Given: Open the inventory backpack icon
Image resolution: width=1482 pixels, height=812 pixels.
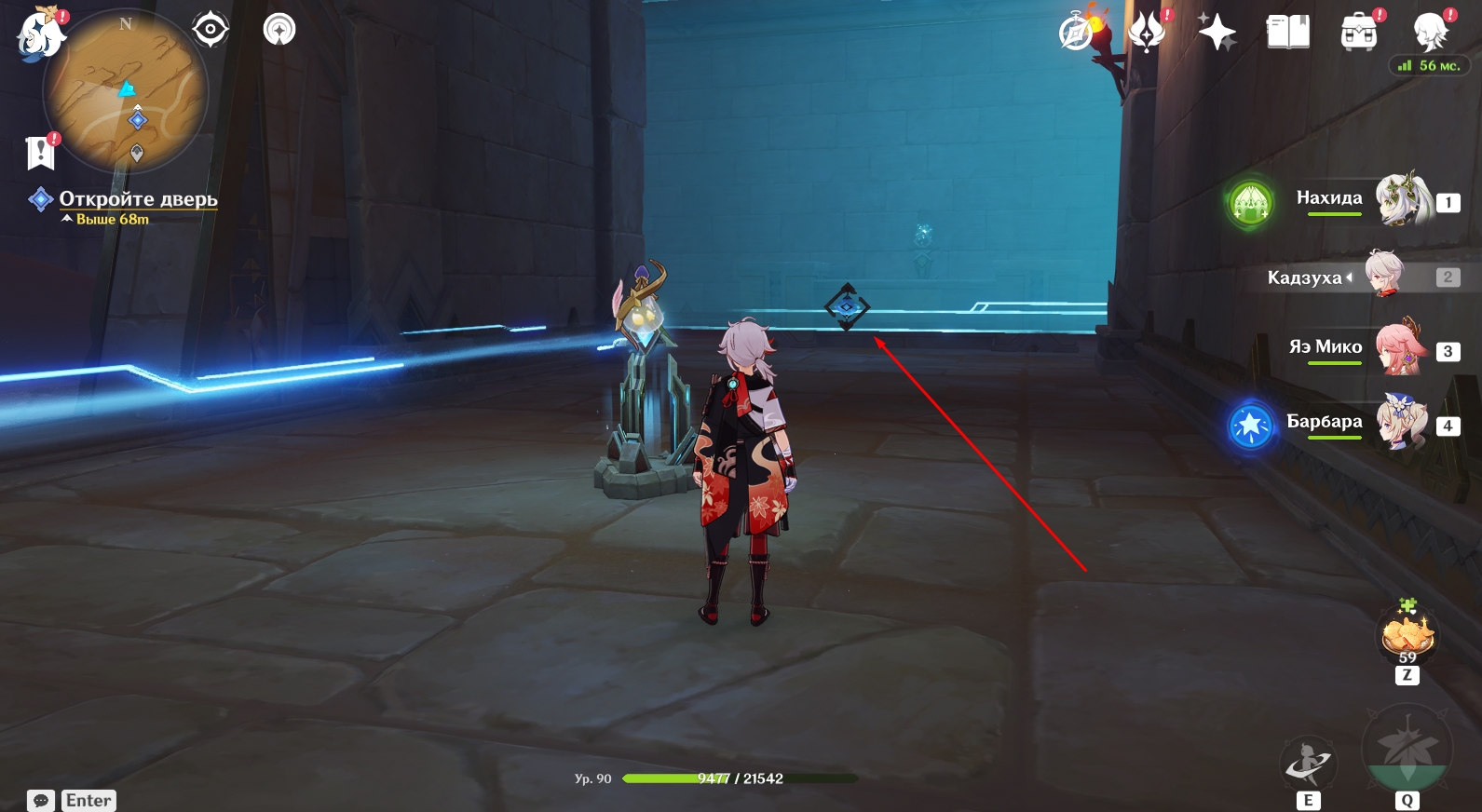Looking at the screenshot, I should coord(1359,34).
